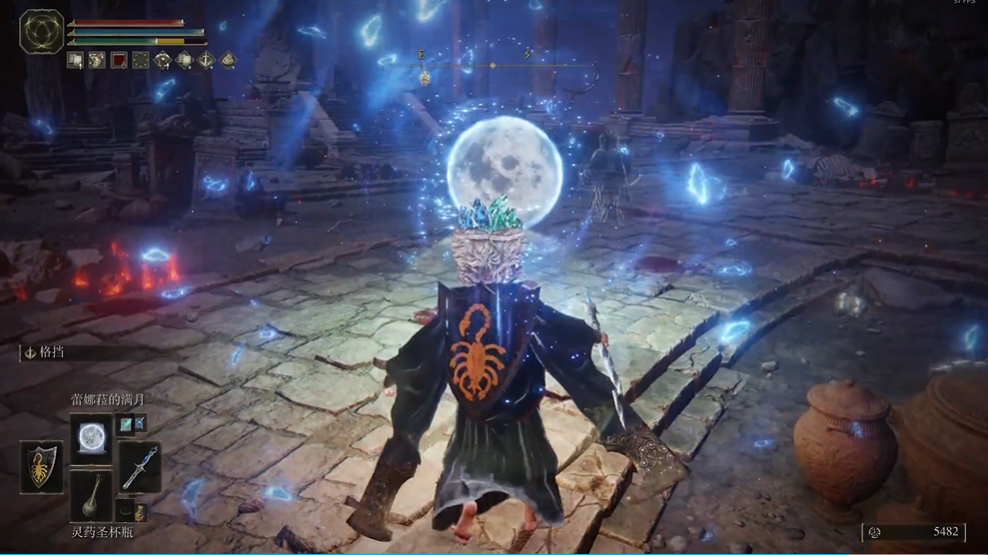Select the blue staff right-hand weapon slot

point(139,466)
